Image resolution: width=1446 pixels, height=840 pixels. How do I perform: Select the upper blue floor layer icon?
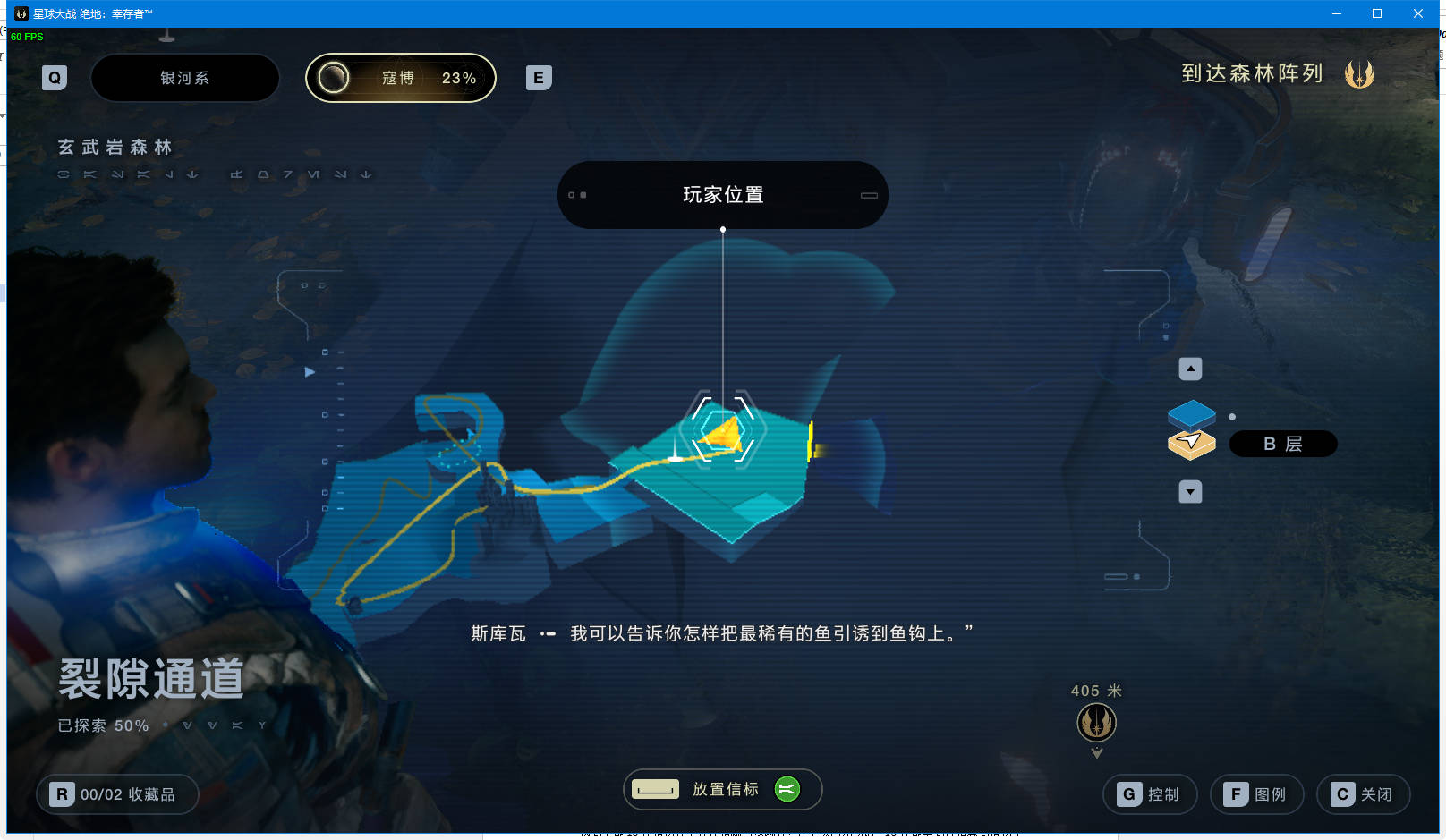pyautogui.click(x=1191, y=414)
